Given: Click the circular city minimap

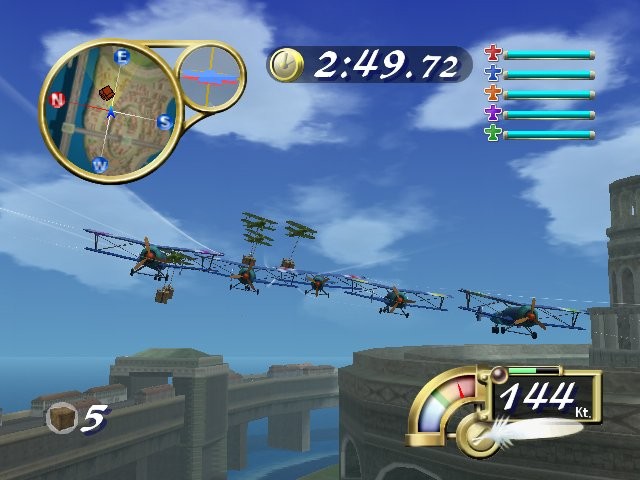Looking at the screenshot, I should (109, 110).
